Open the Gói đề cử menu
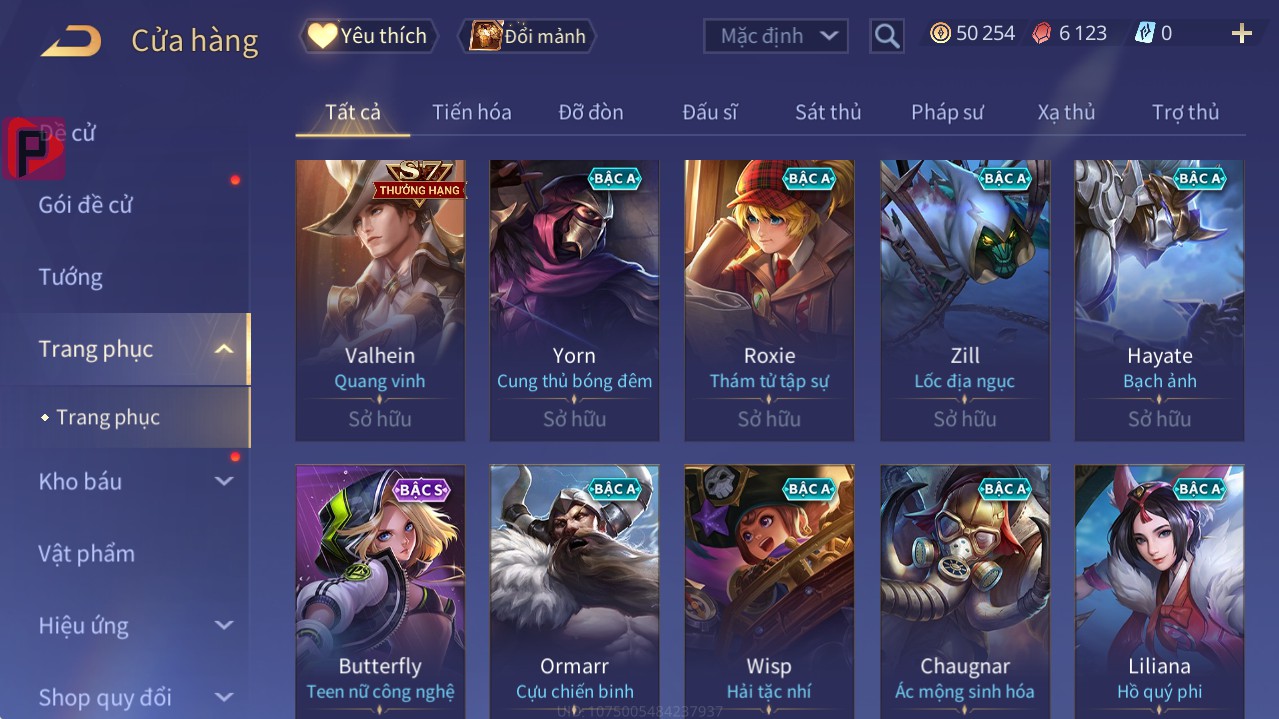Image resolution: width=1279 pixels, height=719 pixels. [86, 205]
